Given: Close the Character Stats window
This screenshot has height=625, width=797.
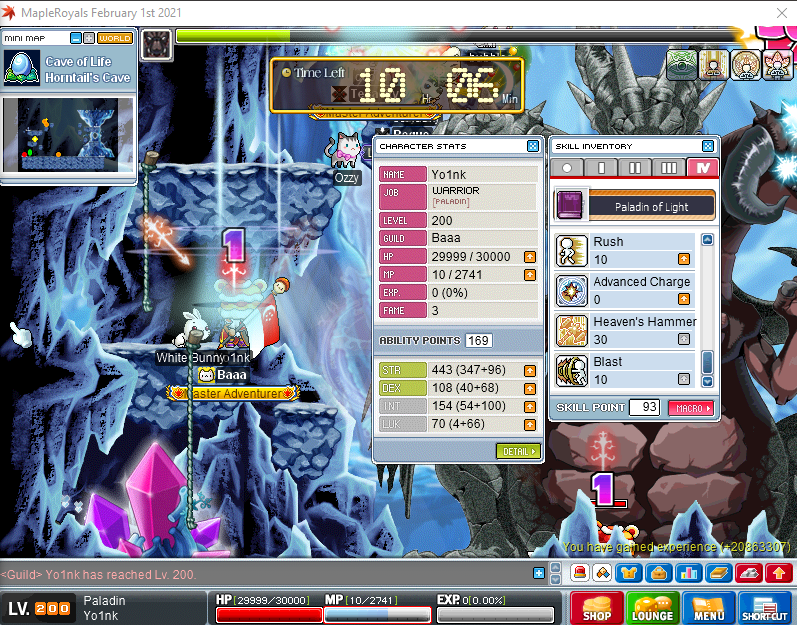Looking at the screenshot, I should click(533, 146).
